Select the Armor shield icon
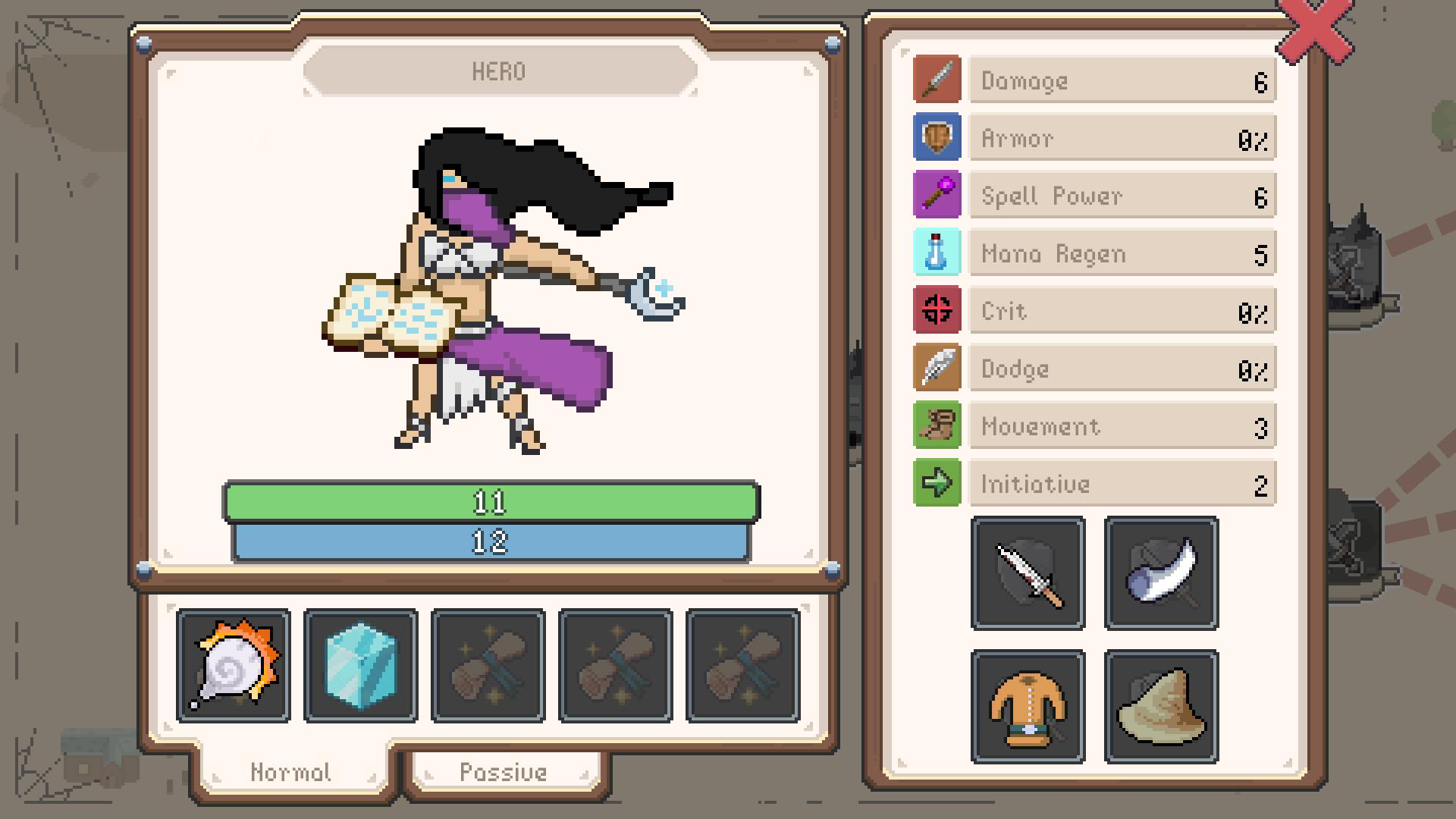 point(937,137)
